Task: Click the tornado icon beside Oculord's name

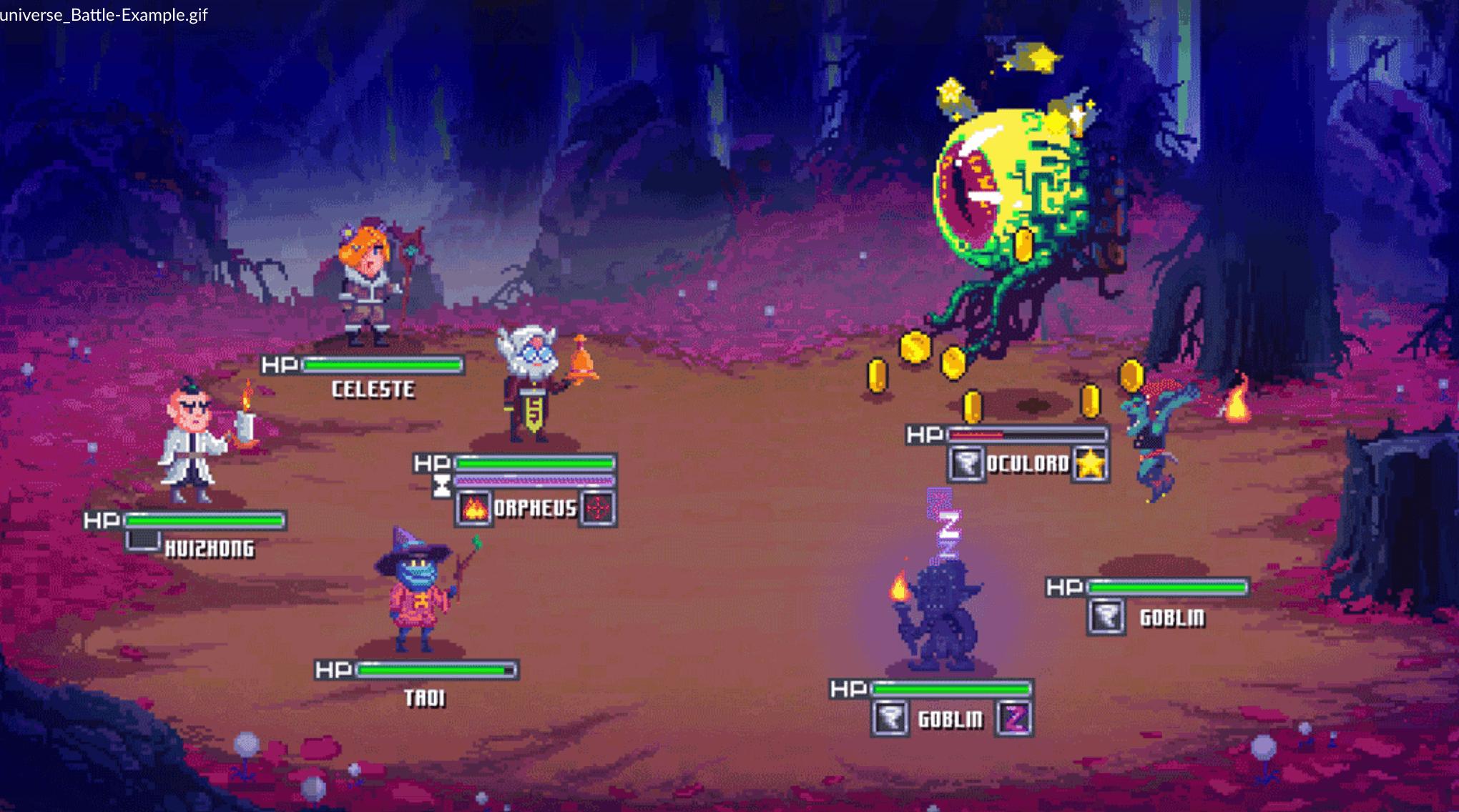Action: pos(967,465)
